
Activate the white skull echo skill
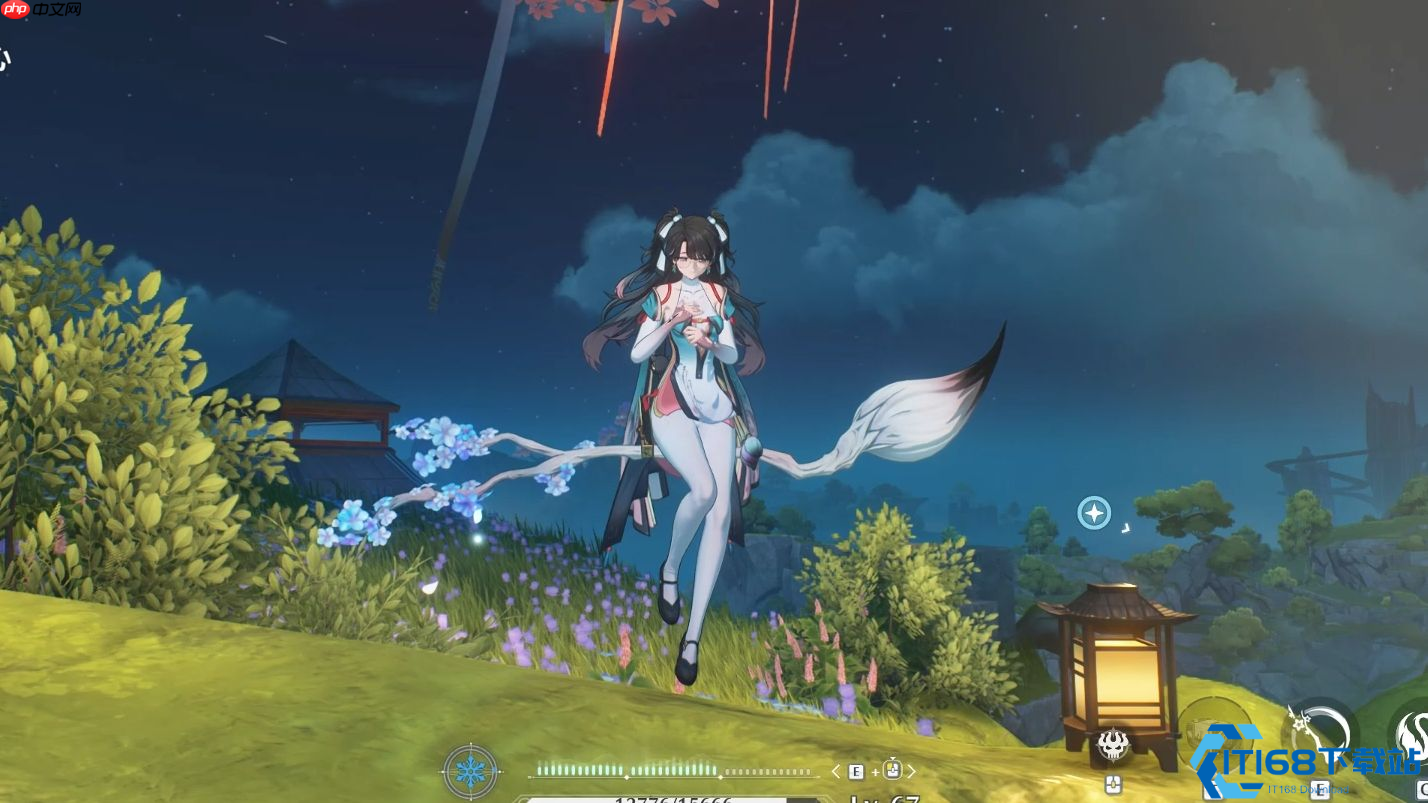pos(1113,744)
